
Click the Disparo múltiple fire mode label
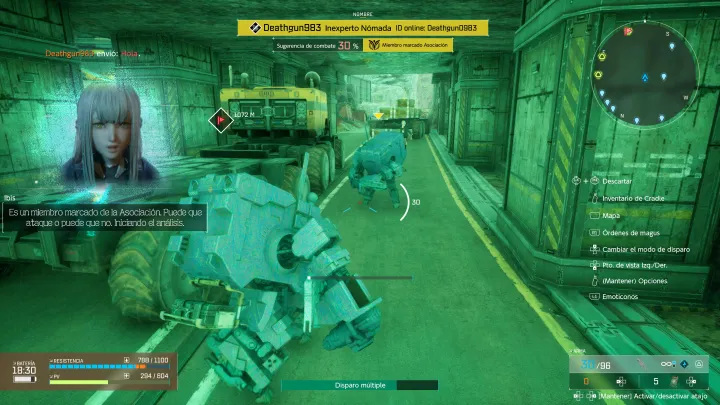[x=359, y=385]
